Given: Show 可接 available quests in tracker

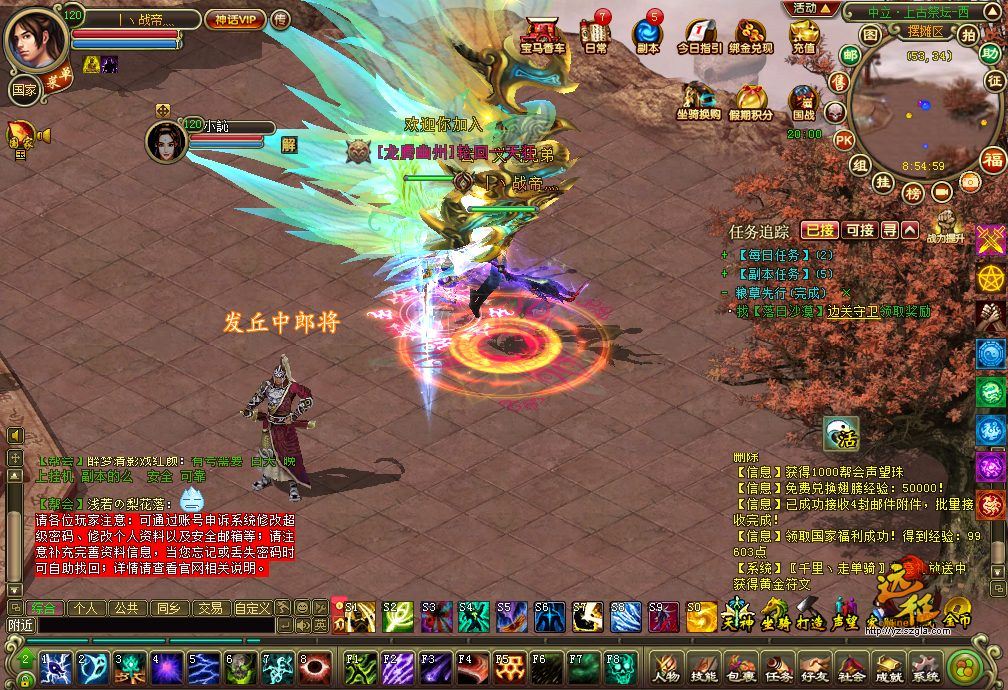Looking at the screenshot, I should click(x=859, y=230).
